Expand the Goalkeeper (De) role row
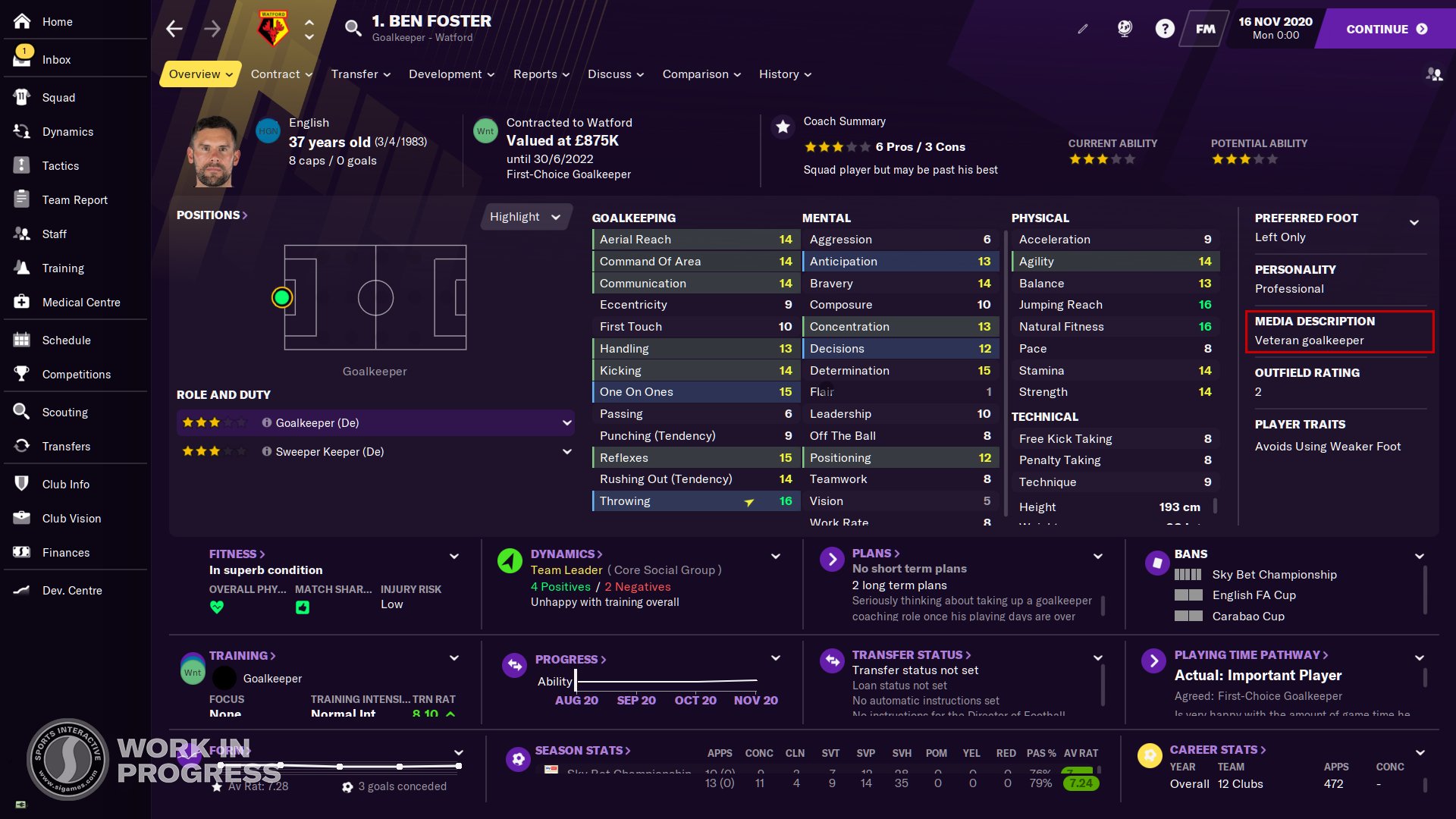 [566, 422]
